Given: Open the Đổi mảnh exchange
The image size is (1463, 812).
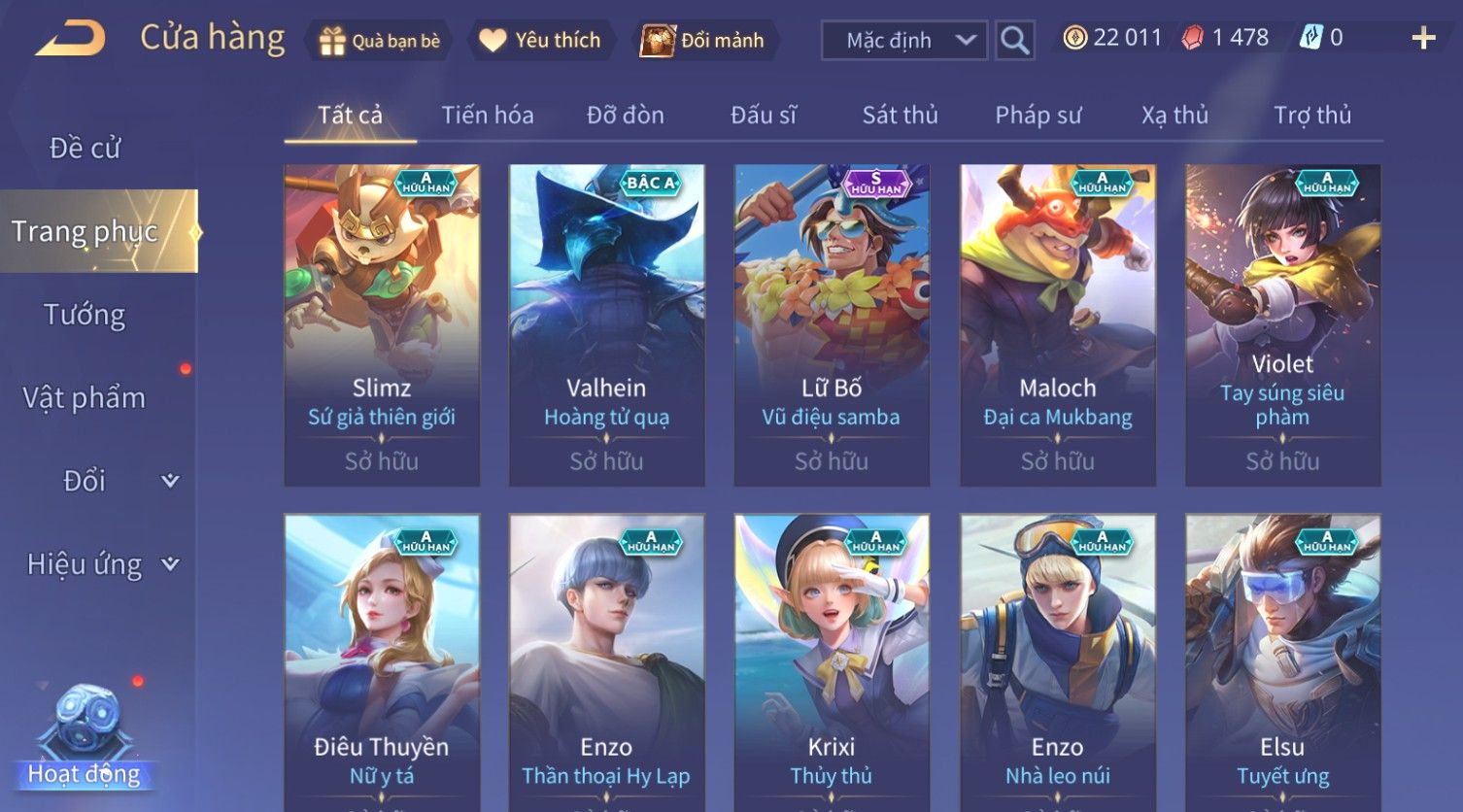Looking at the screenshot, I should [703, 41].
